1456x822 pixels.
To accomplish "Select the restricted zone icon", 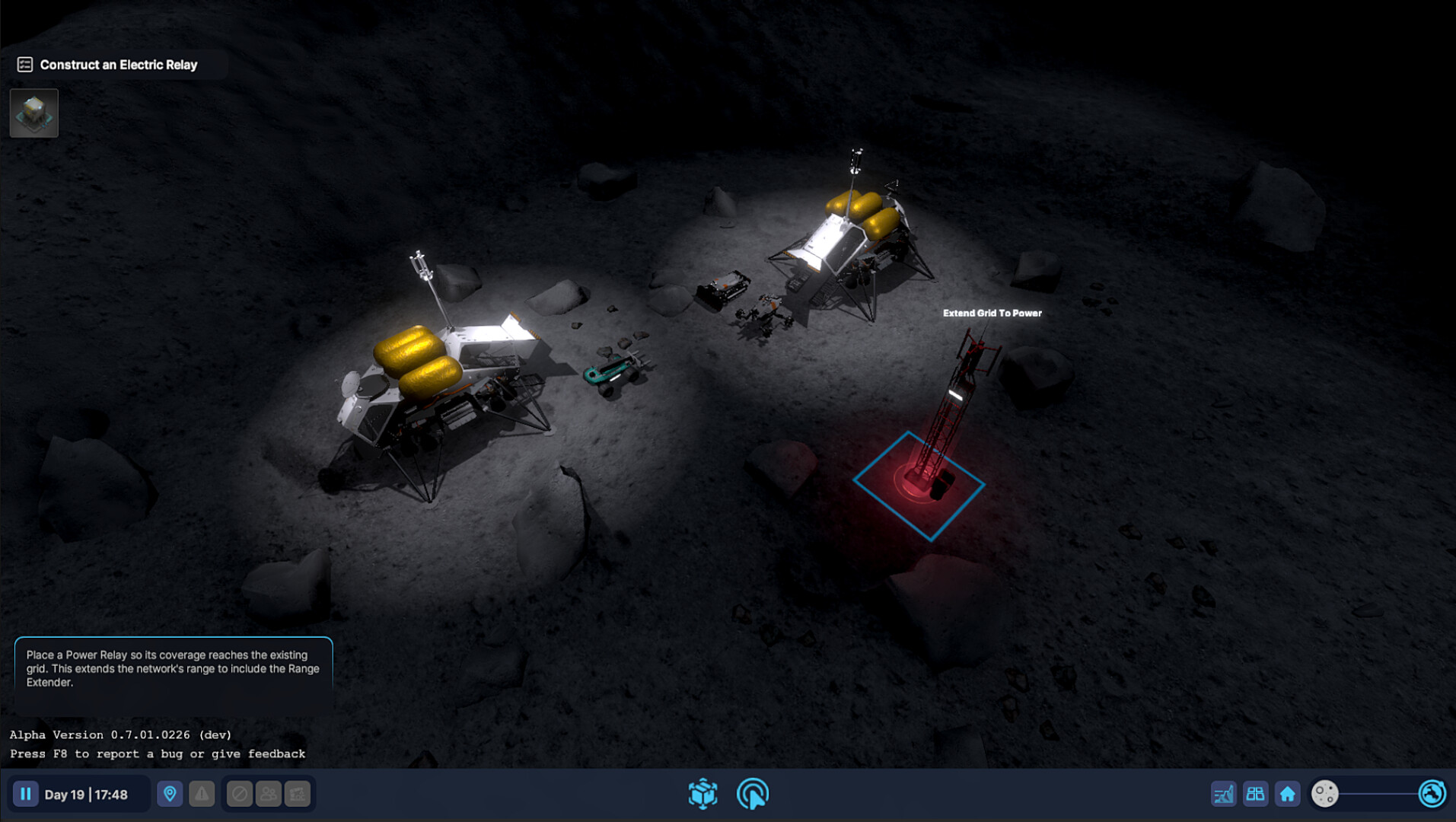I will (239, 793).
